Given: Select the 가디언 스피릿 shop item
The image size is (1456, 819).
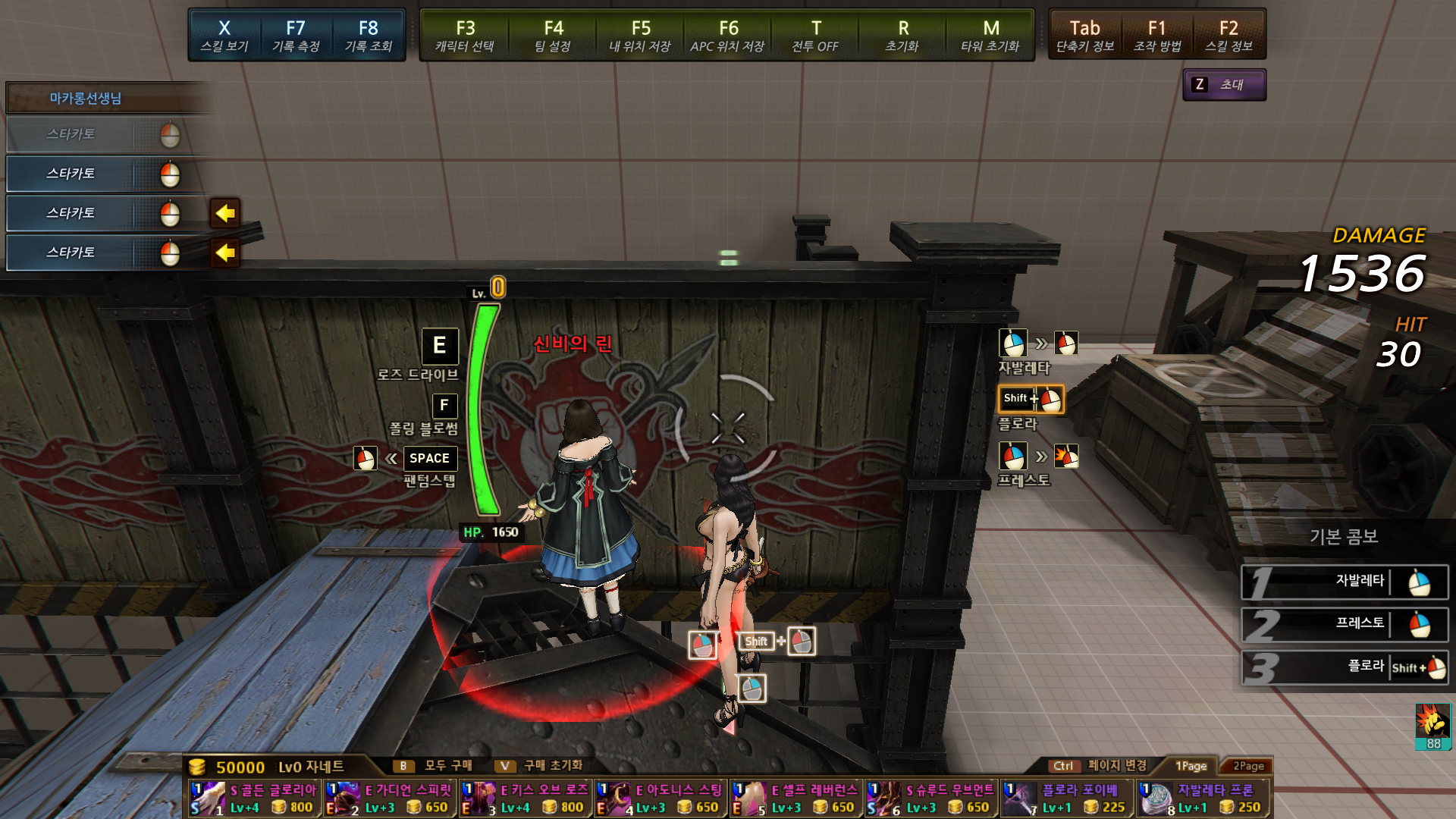Looking at the screenshot, I should (x=391, y=799).
